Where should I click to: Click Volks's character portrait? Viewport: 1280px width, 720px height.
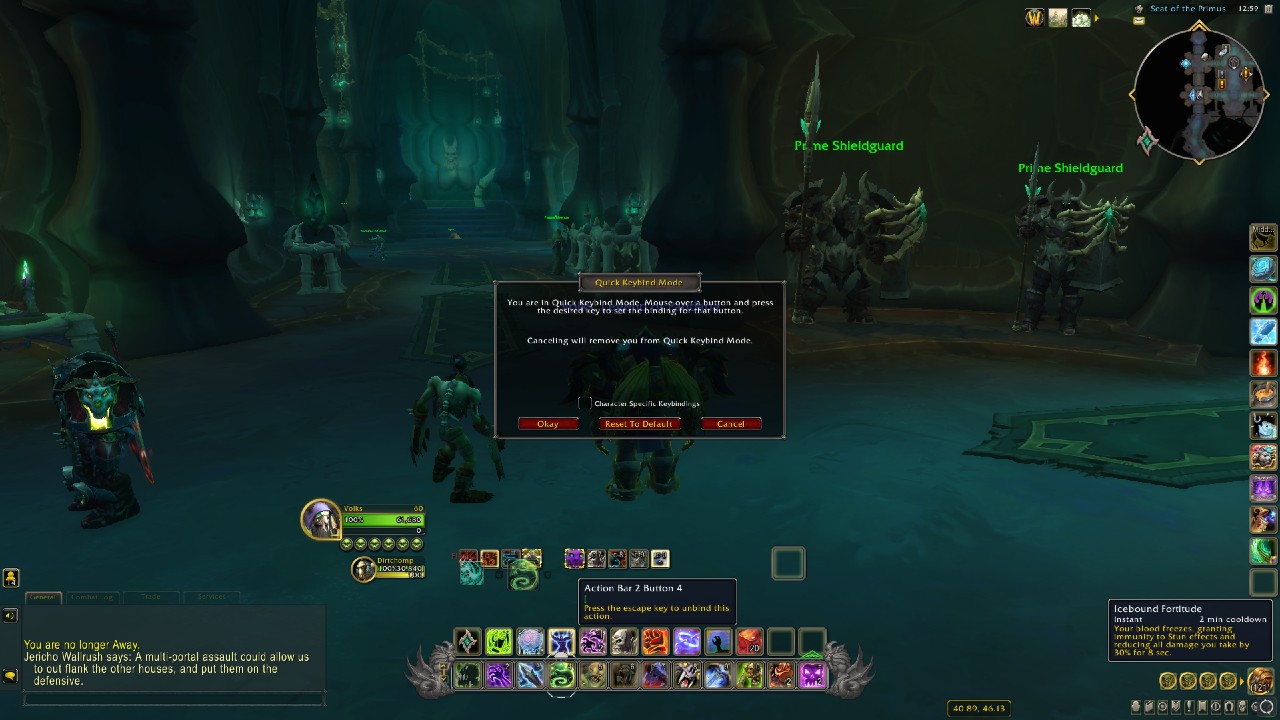click(320, 519)
